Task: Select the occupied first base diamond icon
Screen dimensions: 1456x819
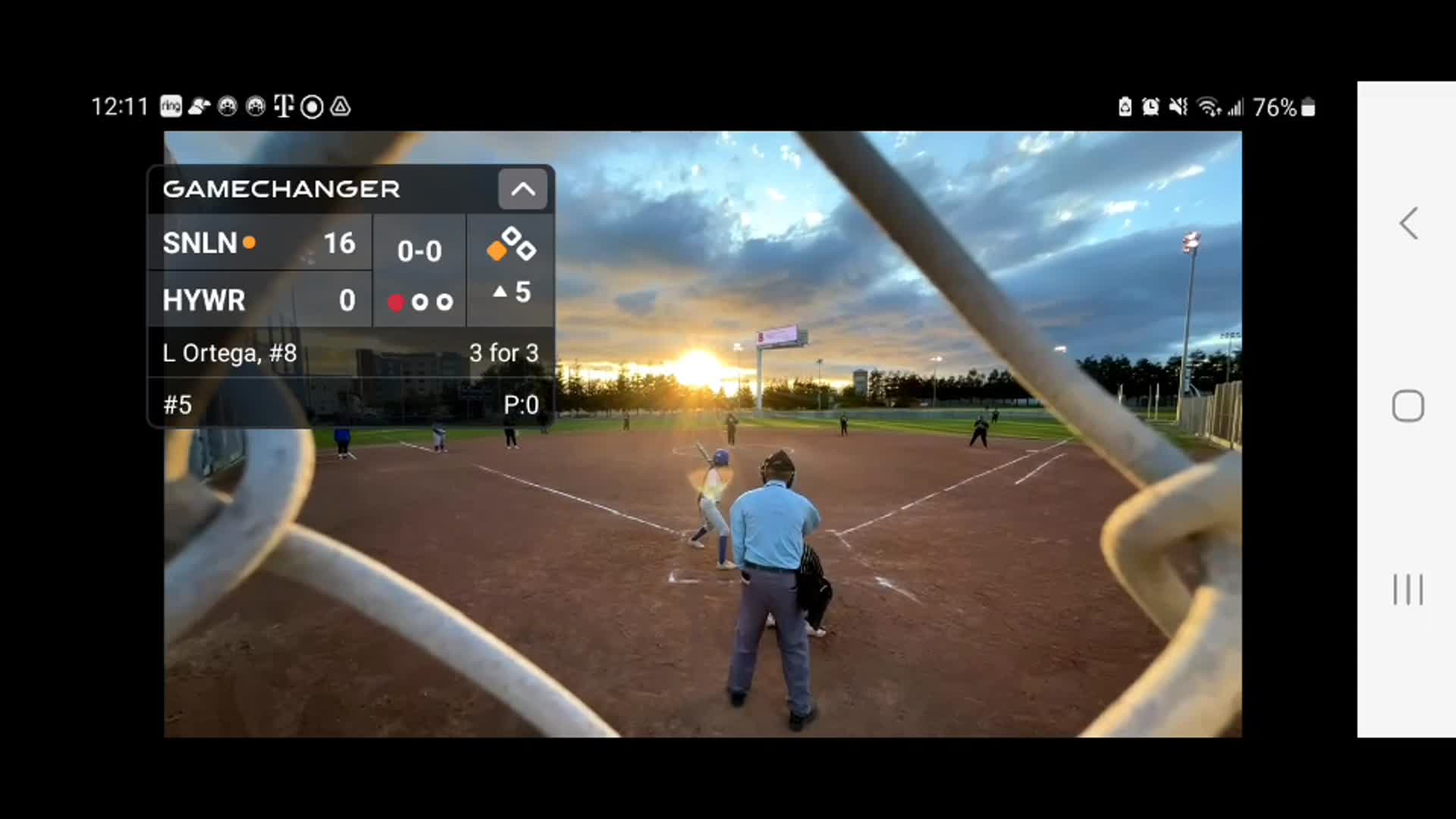Action: click(x=498, y=253)
